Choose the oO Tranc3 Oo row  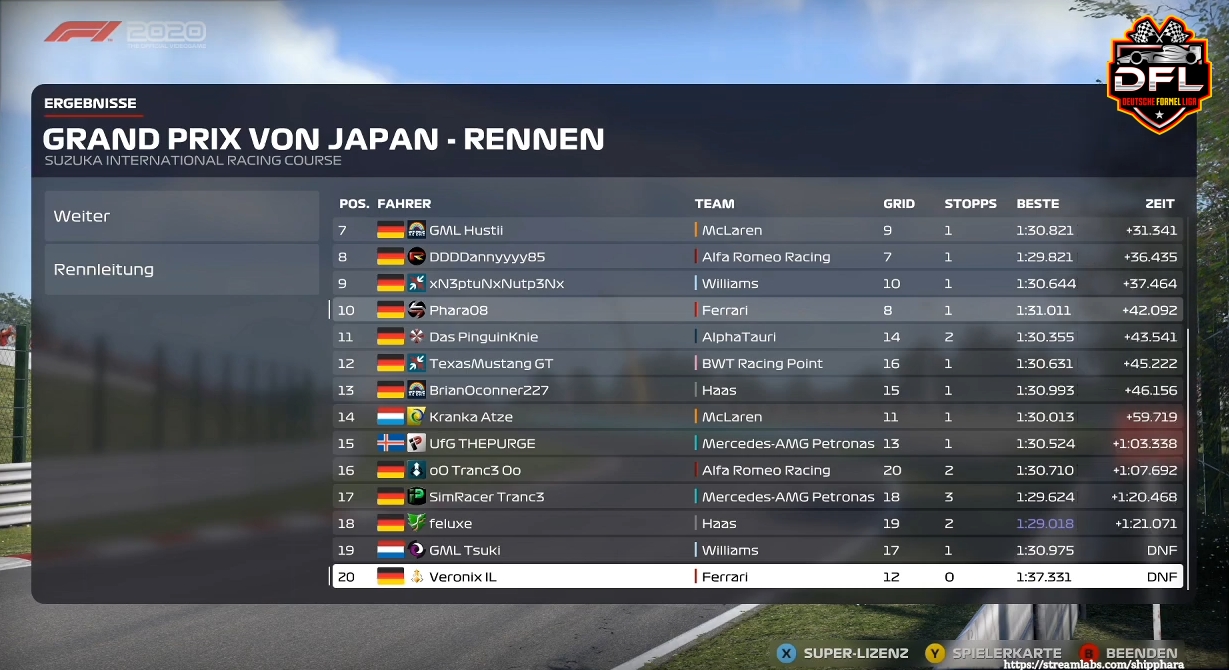pyautogui.click(x=757, y=470)
